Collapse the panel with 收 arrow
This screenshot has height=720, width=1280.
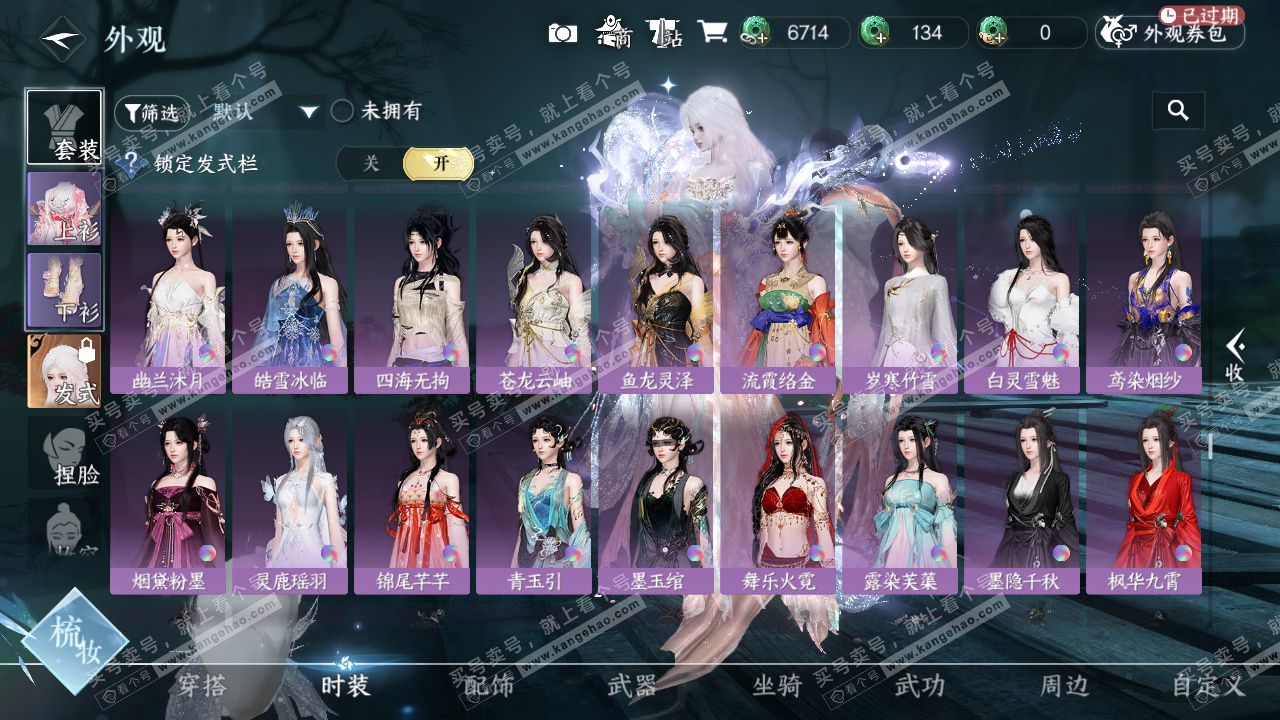pos(1235,357)
